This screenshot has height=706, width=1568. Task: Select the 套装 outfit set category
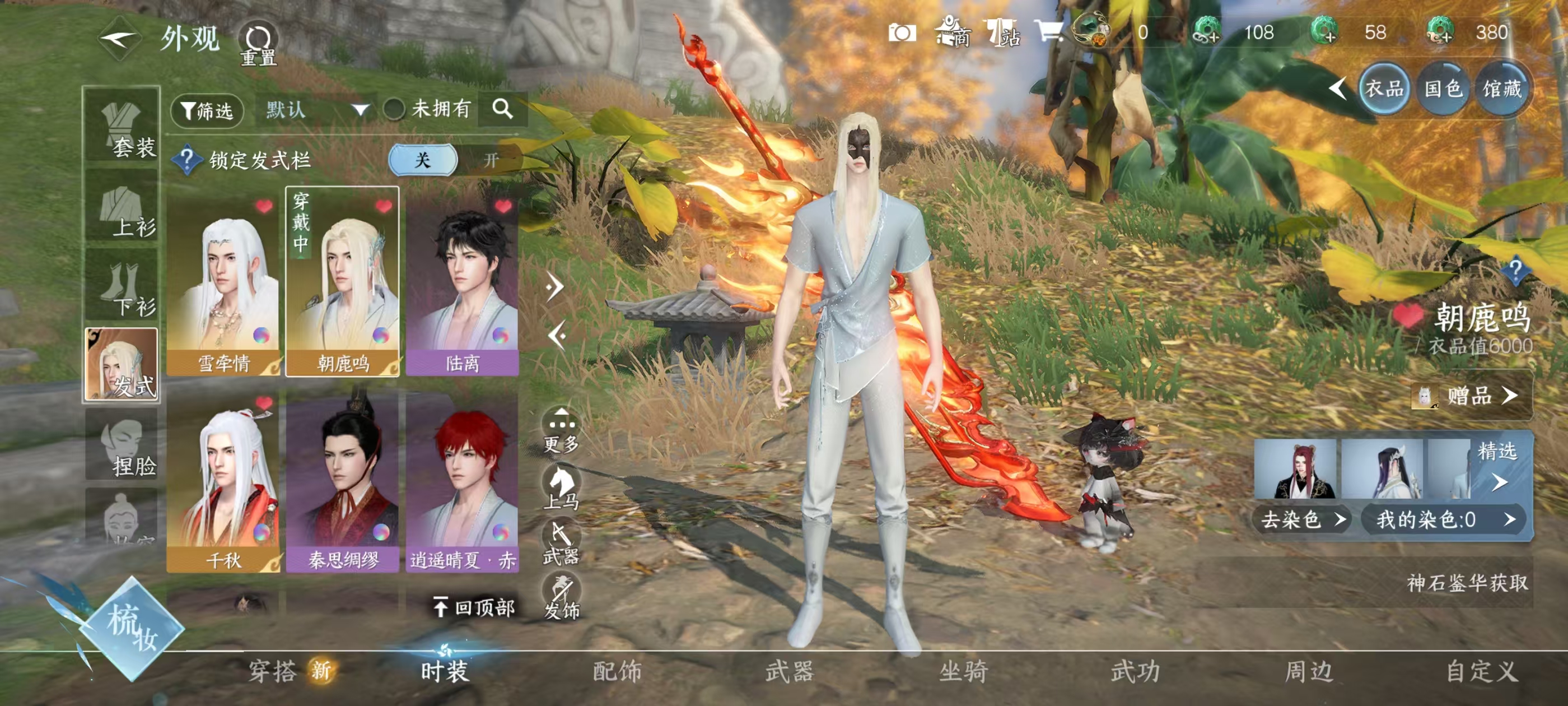pyautogui.click(x=122, y=127)
